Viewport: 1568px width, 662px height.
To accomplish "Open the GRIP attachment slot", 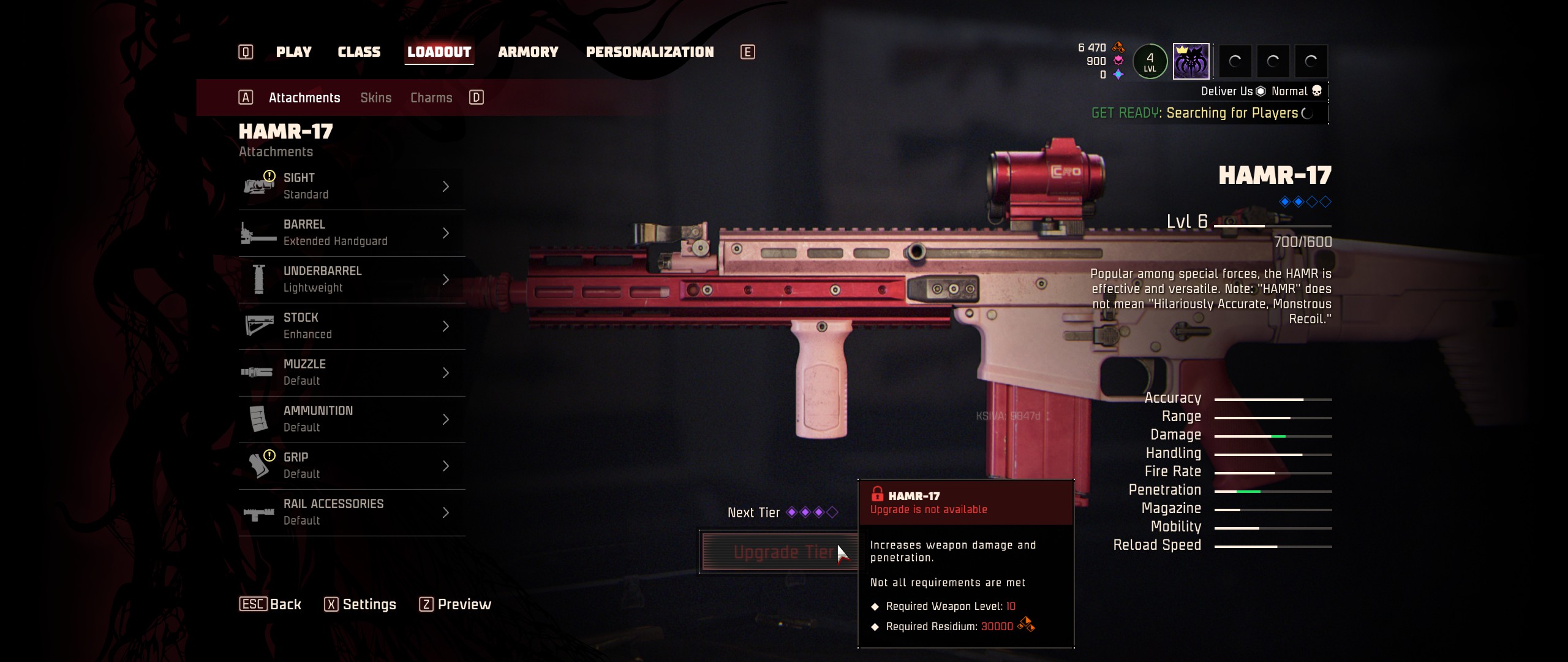I will (x=352, y=466).
